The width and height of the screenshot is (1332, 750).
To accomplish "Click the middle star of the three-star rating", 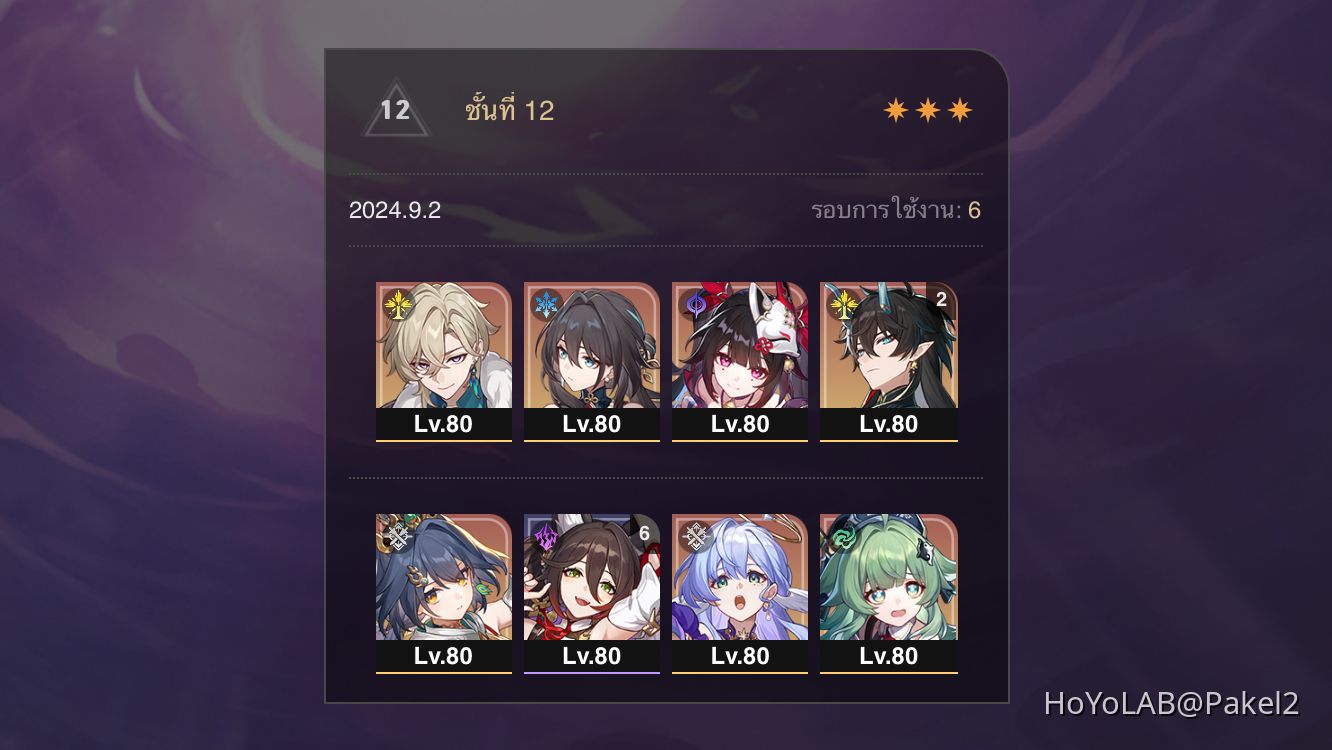I will tap(929, 108).
